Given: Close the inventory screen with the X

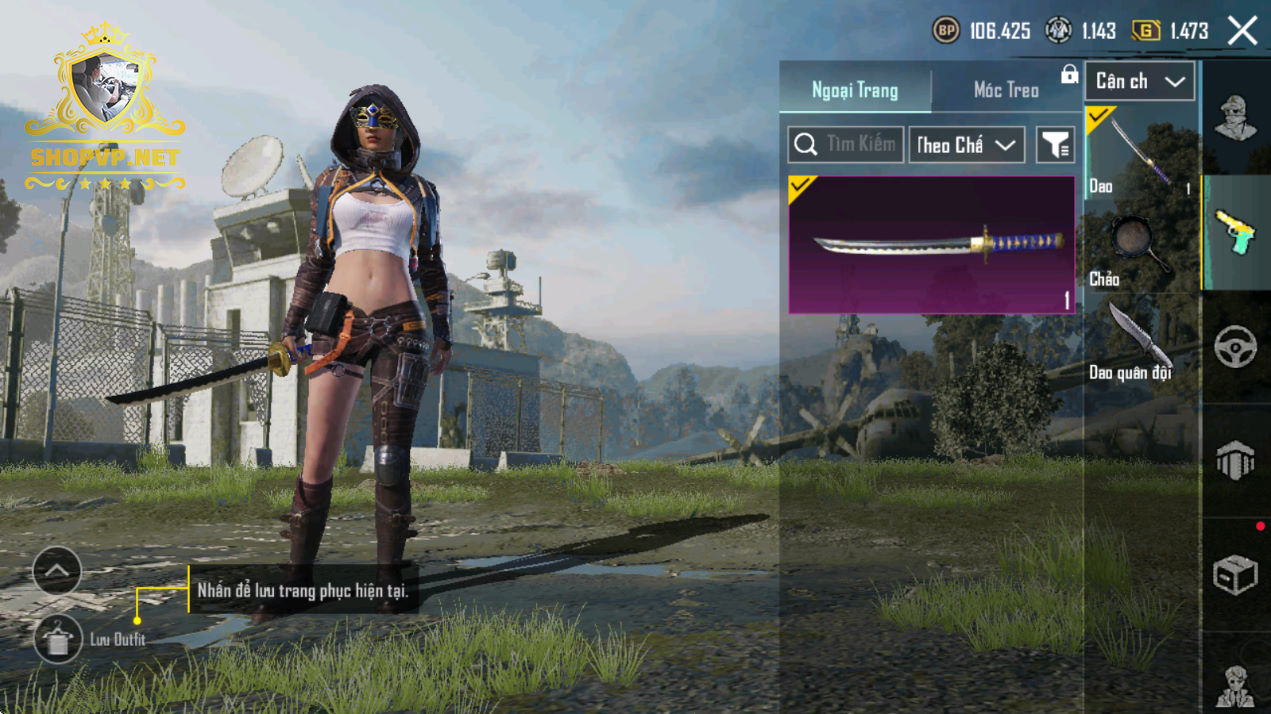Looking at the screenshot, I should pos(1242,31).
